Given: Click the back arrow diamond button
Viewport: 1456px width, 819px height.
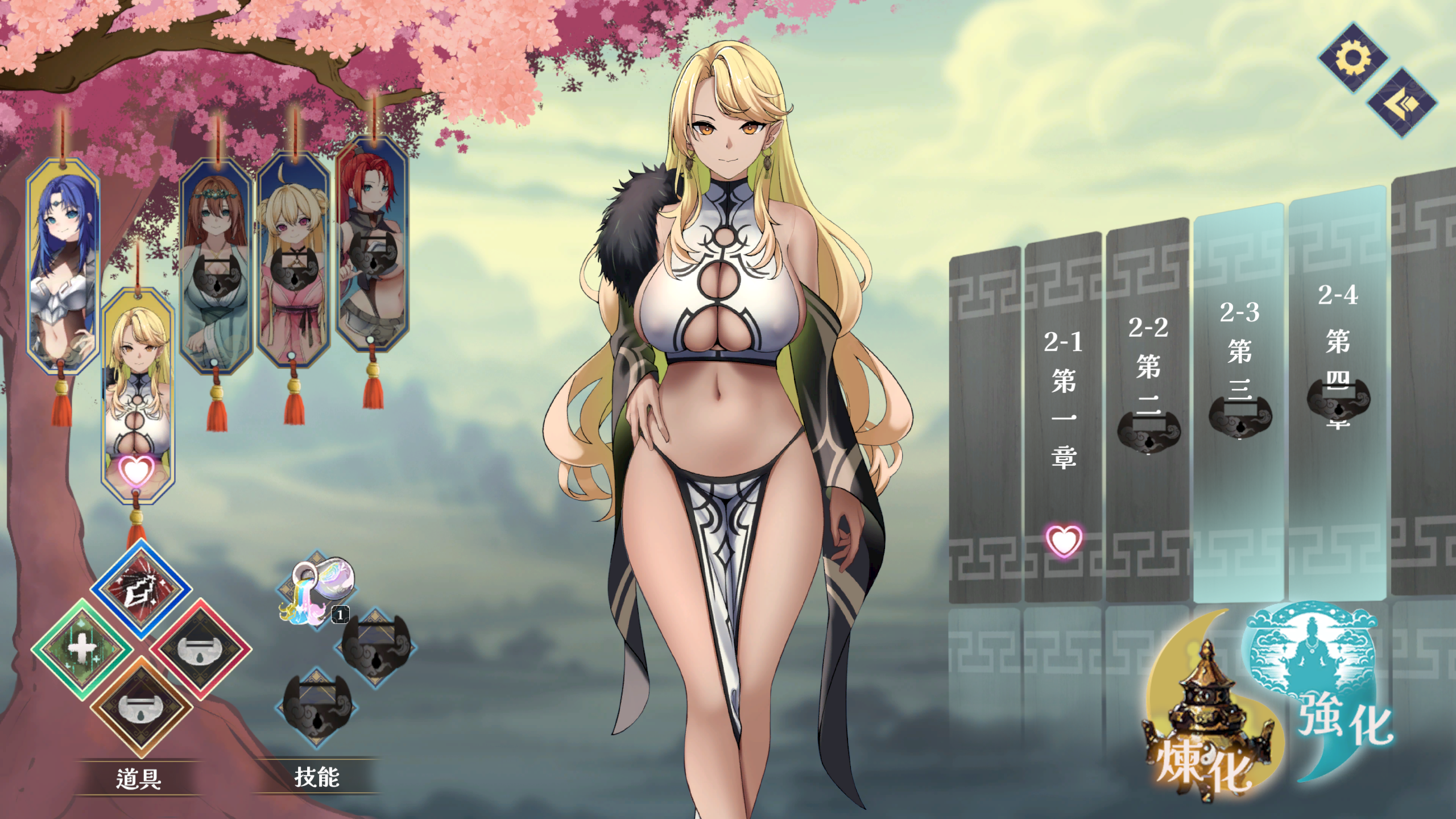Looking at the screenshot, I should pos(1401,103).
